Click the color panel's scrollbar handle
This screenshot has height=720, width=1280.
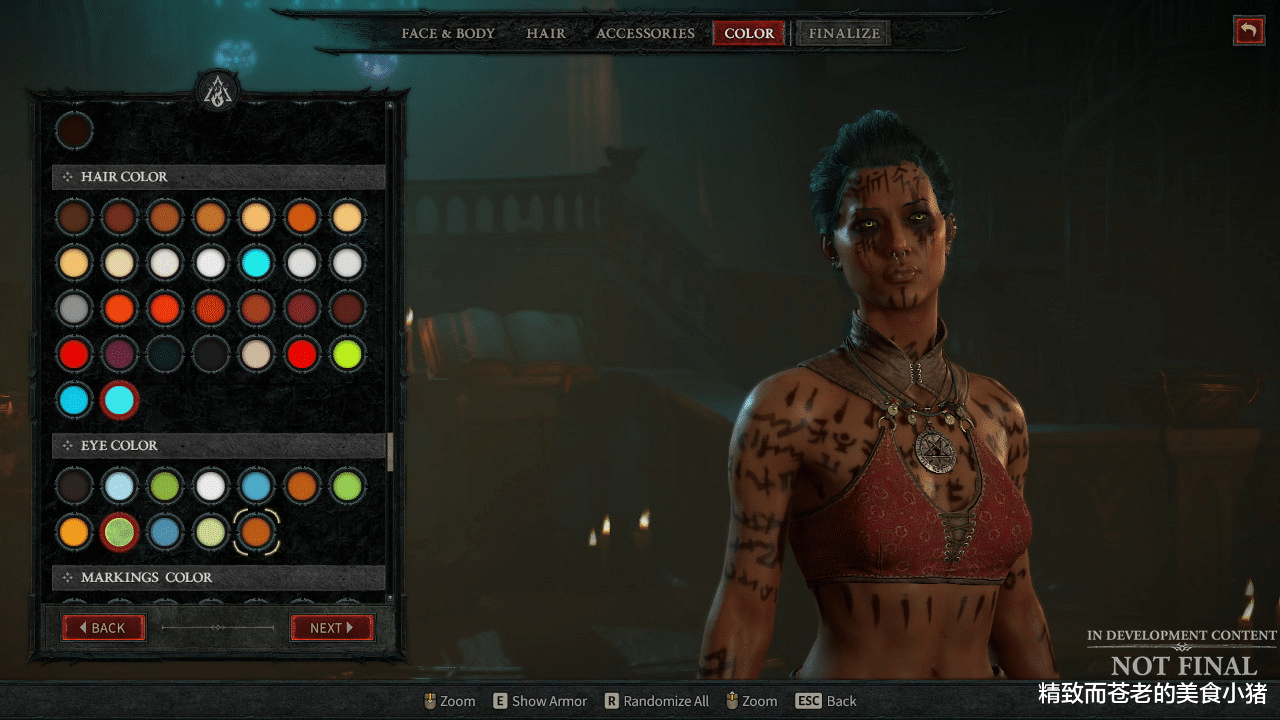[x=390, y=451]
